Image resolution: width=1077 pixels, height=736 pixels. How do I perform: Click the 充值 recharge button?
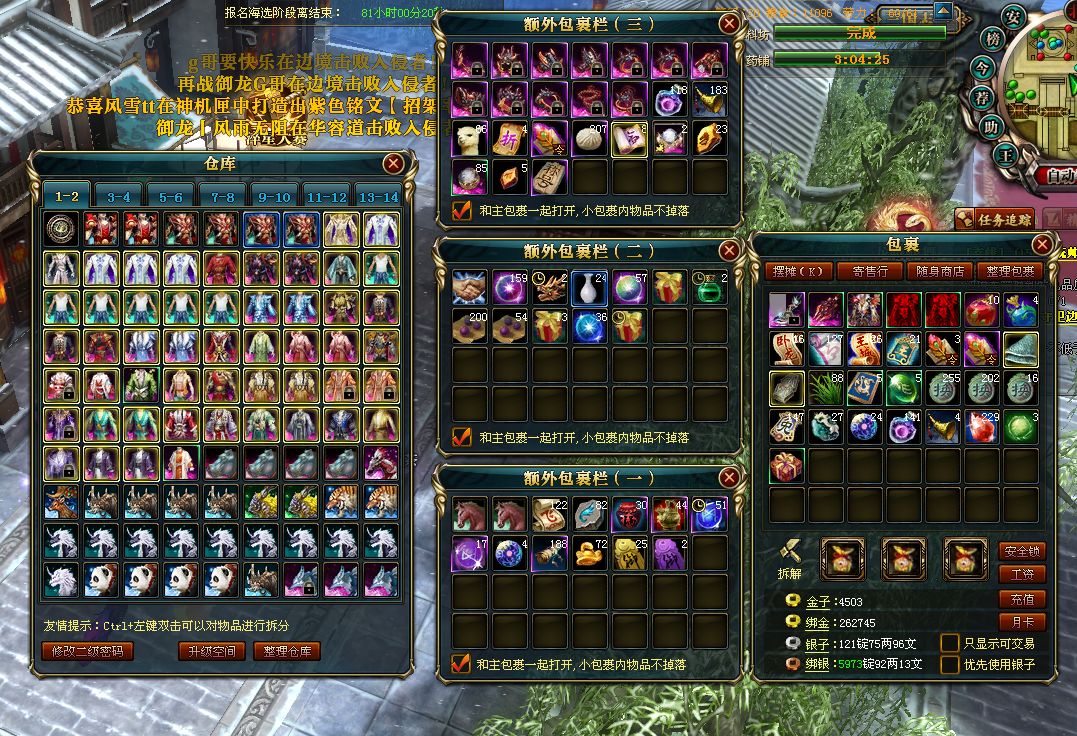(x=1021, y=599)
